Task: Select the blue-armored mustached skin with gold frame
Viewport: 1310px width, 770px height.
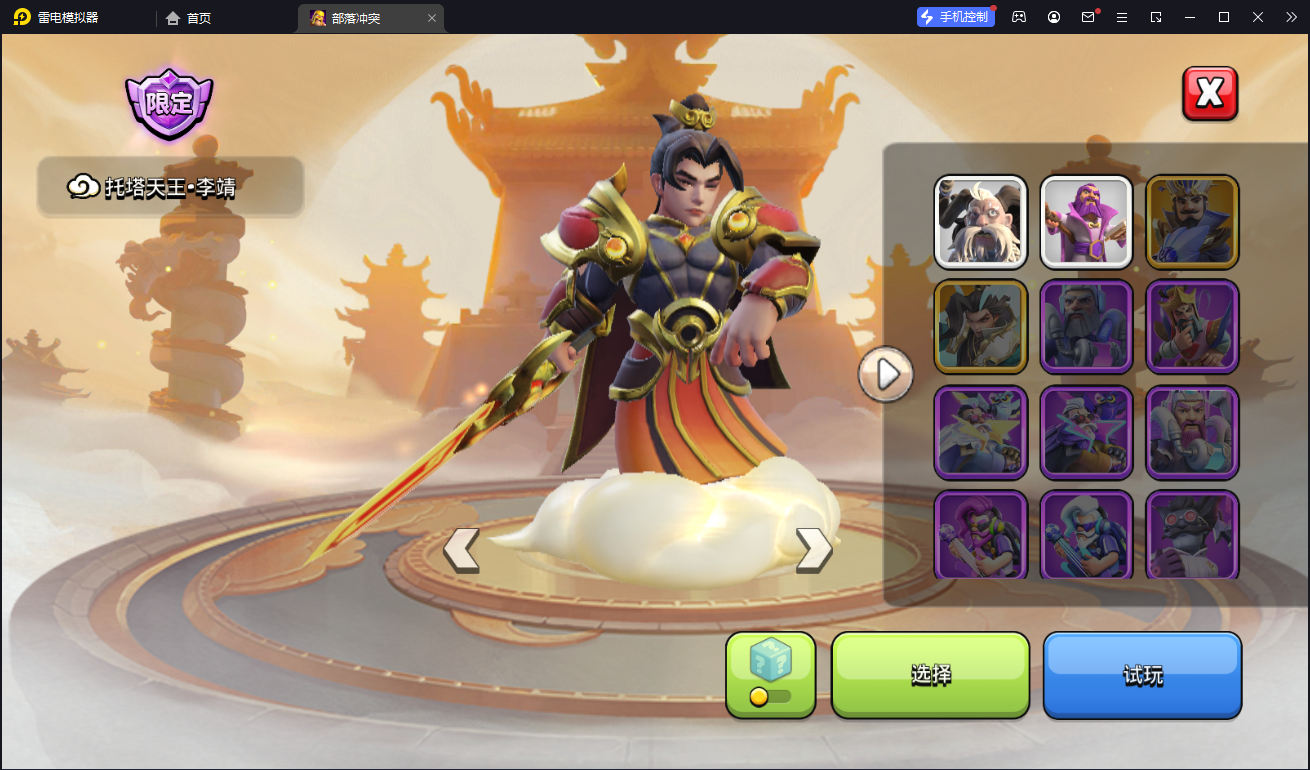Action: [x=1192, y=222]
